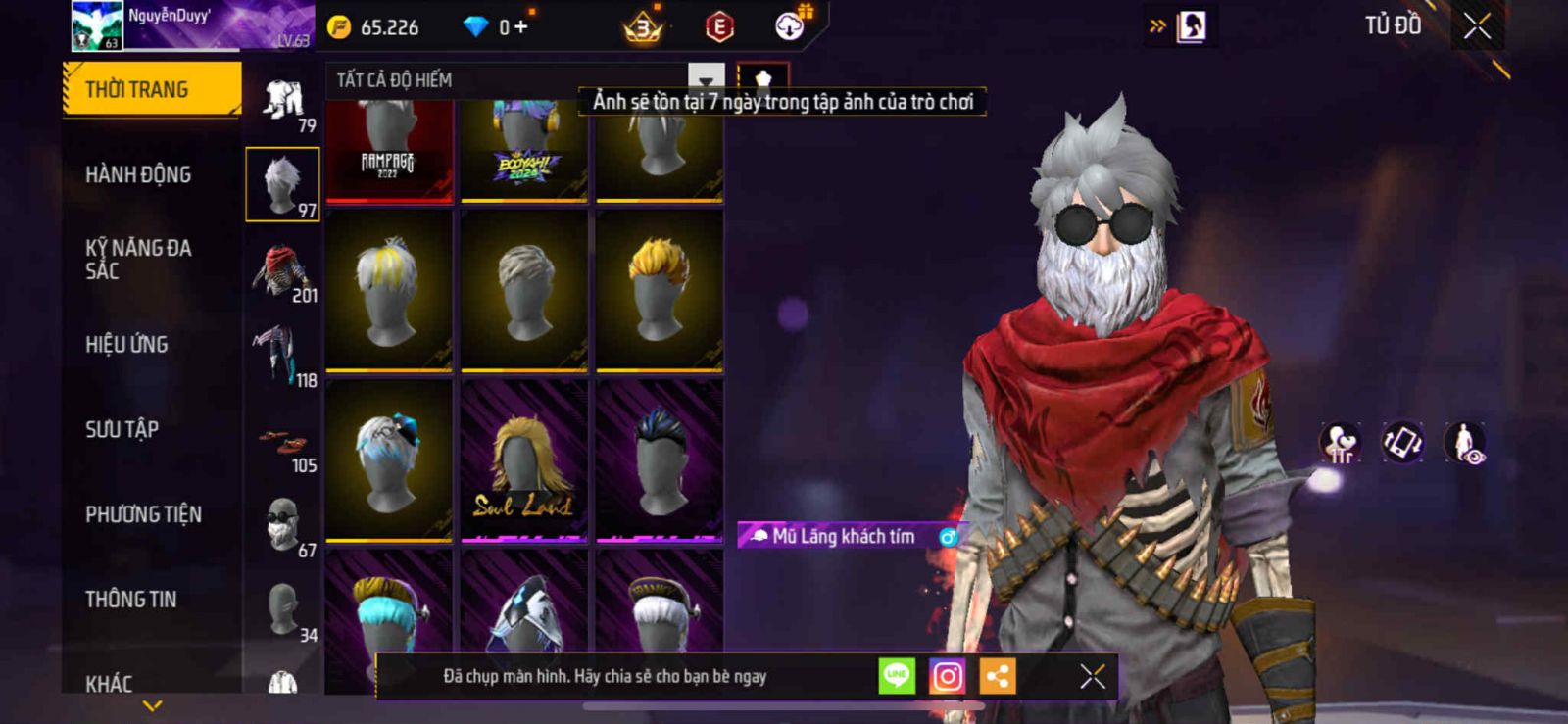Switch to the Thời Trang tab
Screen dimensions: 1568x724
(x=151, y=90)
